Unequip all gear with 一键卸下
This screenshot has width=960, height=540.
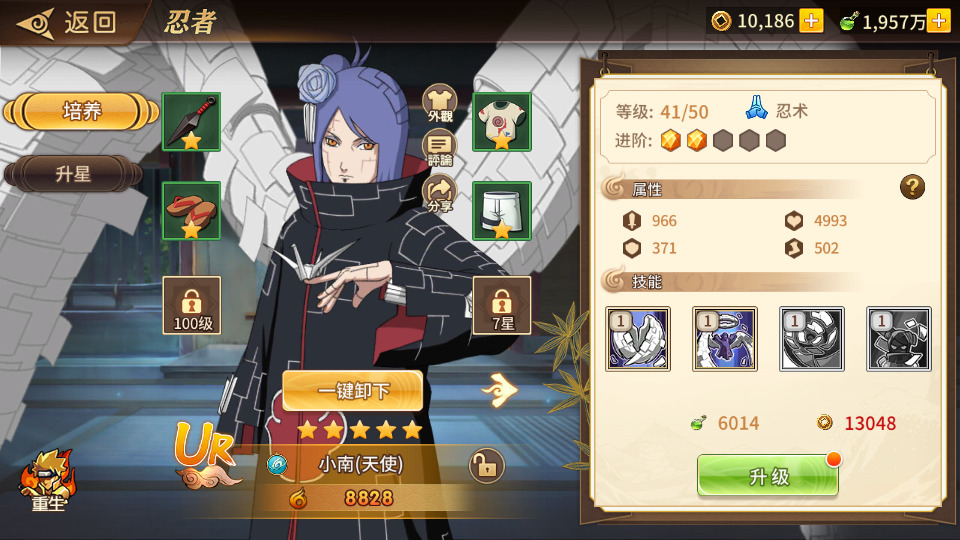[352, 391]
